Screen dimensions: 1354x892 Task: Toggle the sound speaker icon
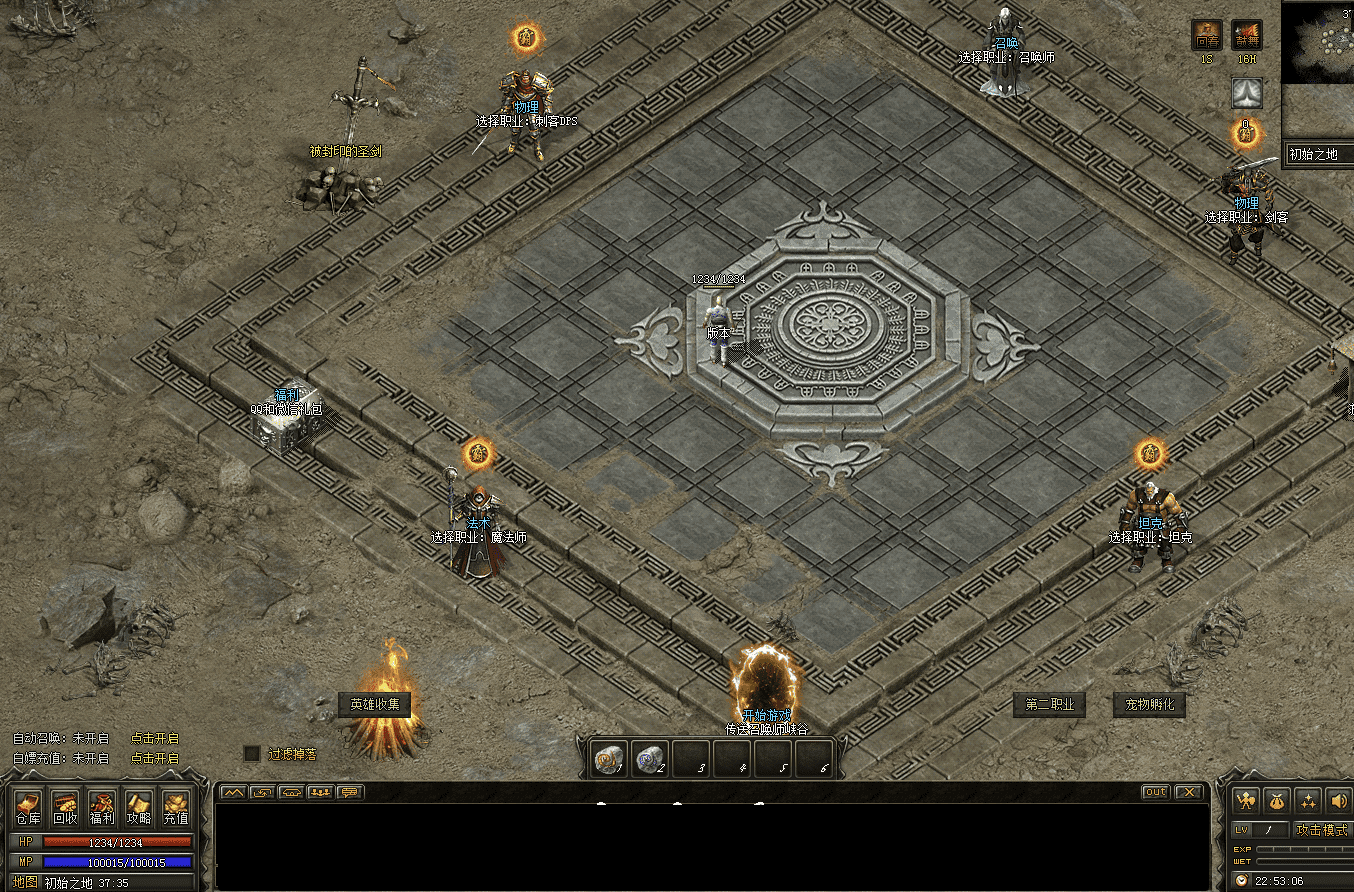(1338, 800)
